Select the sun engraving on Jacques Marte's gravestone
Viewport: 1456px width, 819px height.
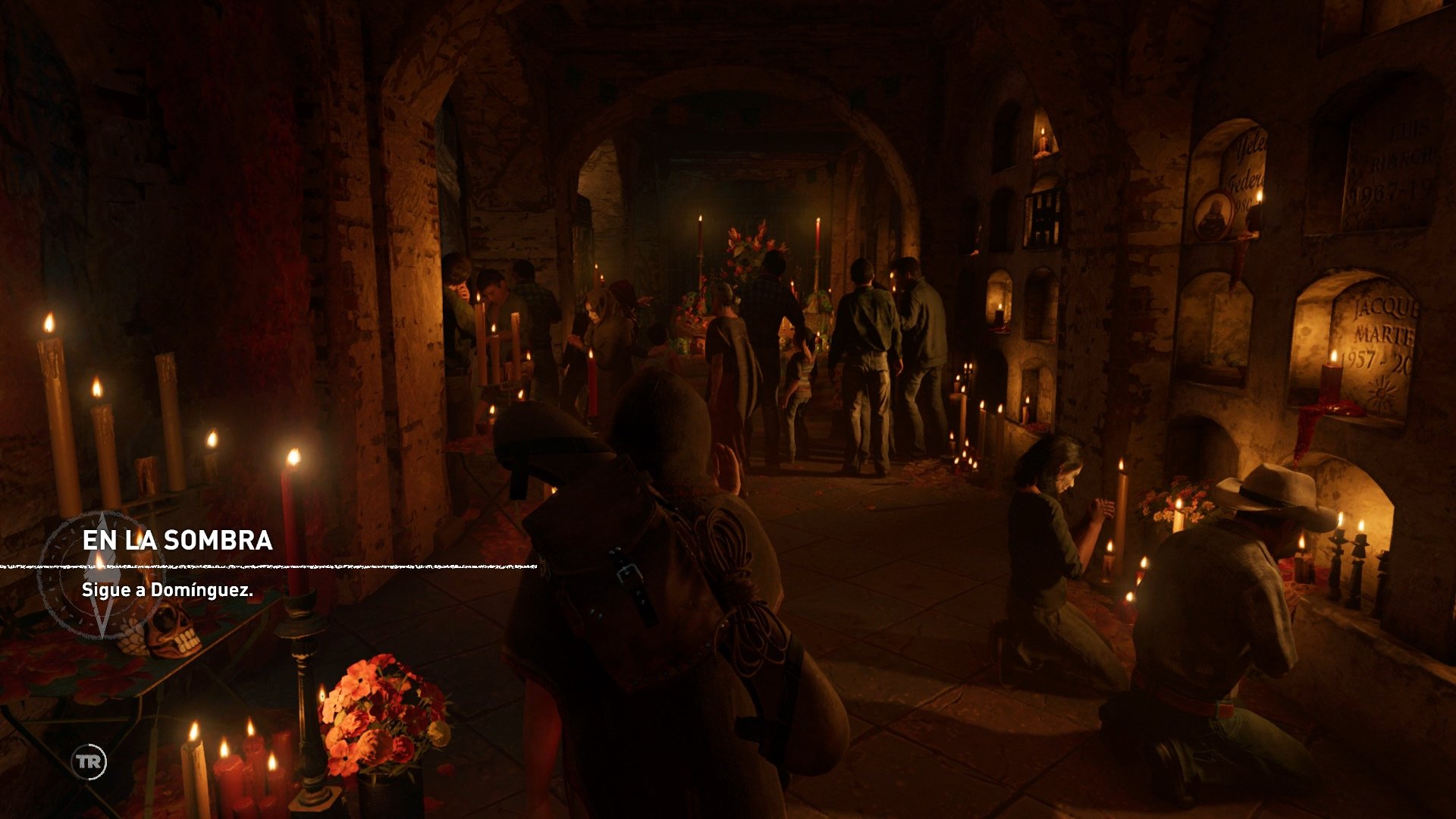[x=1382, y=390]
